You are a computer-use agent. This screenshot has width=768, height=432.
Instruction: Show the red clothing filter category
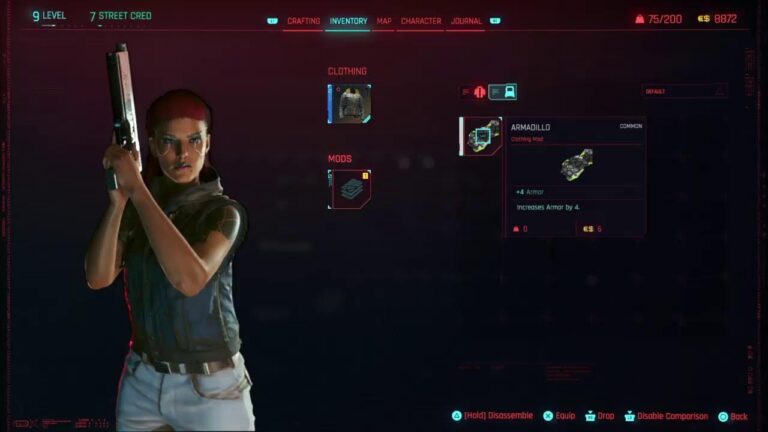tap(477, 92)
